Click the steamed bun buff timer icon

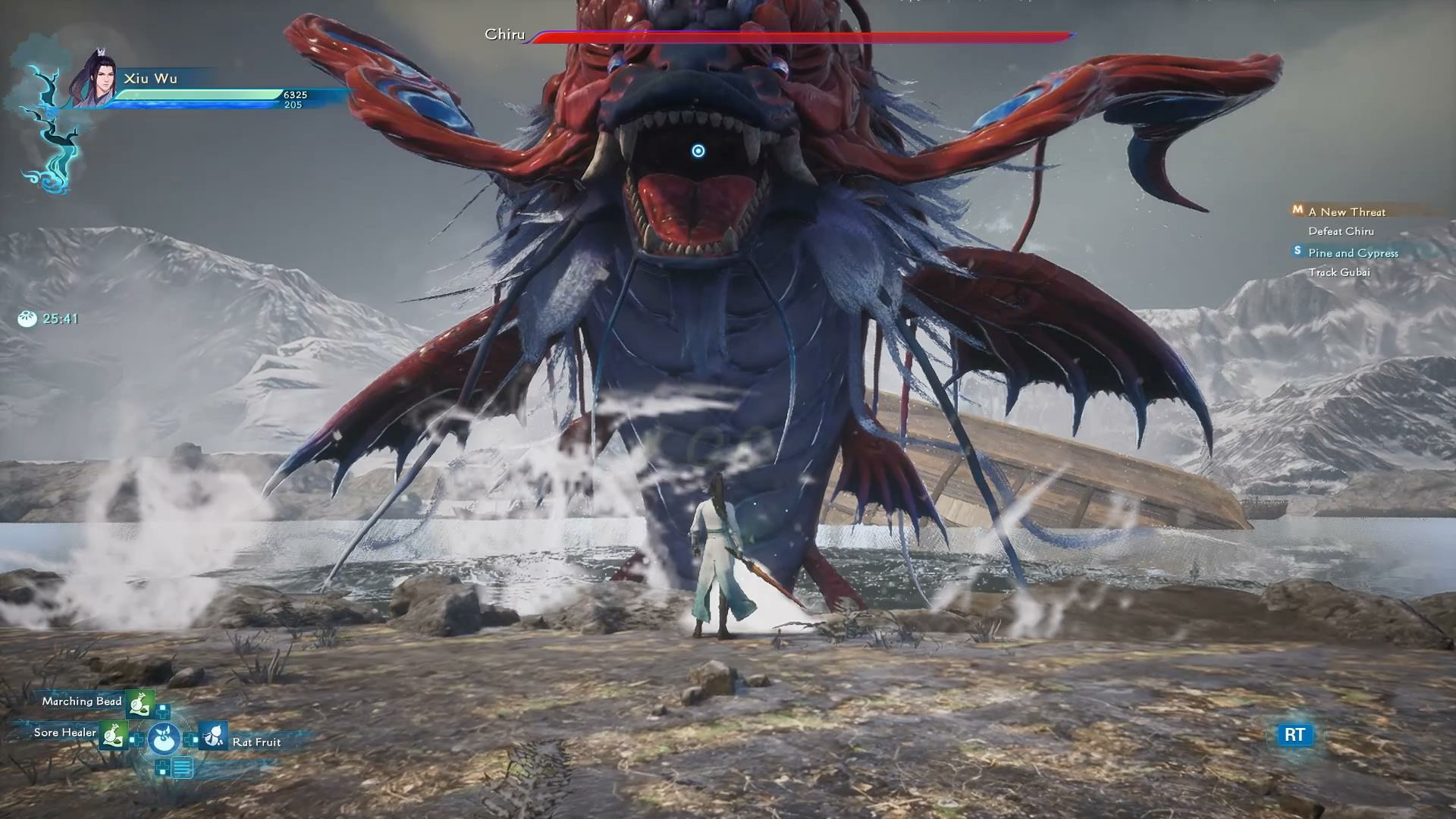27,318
